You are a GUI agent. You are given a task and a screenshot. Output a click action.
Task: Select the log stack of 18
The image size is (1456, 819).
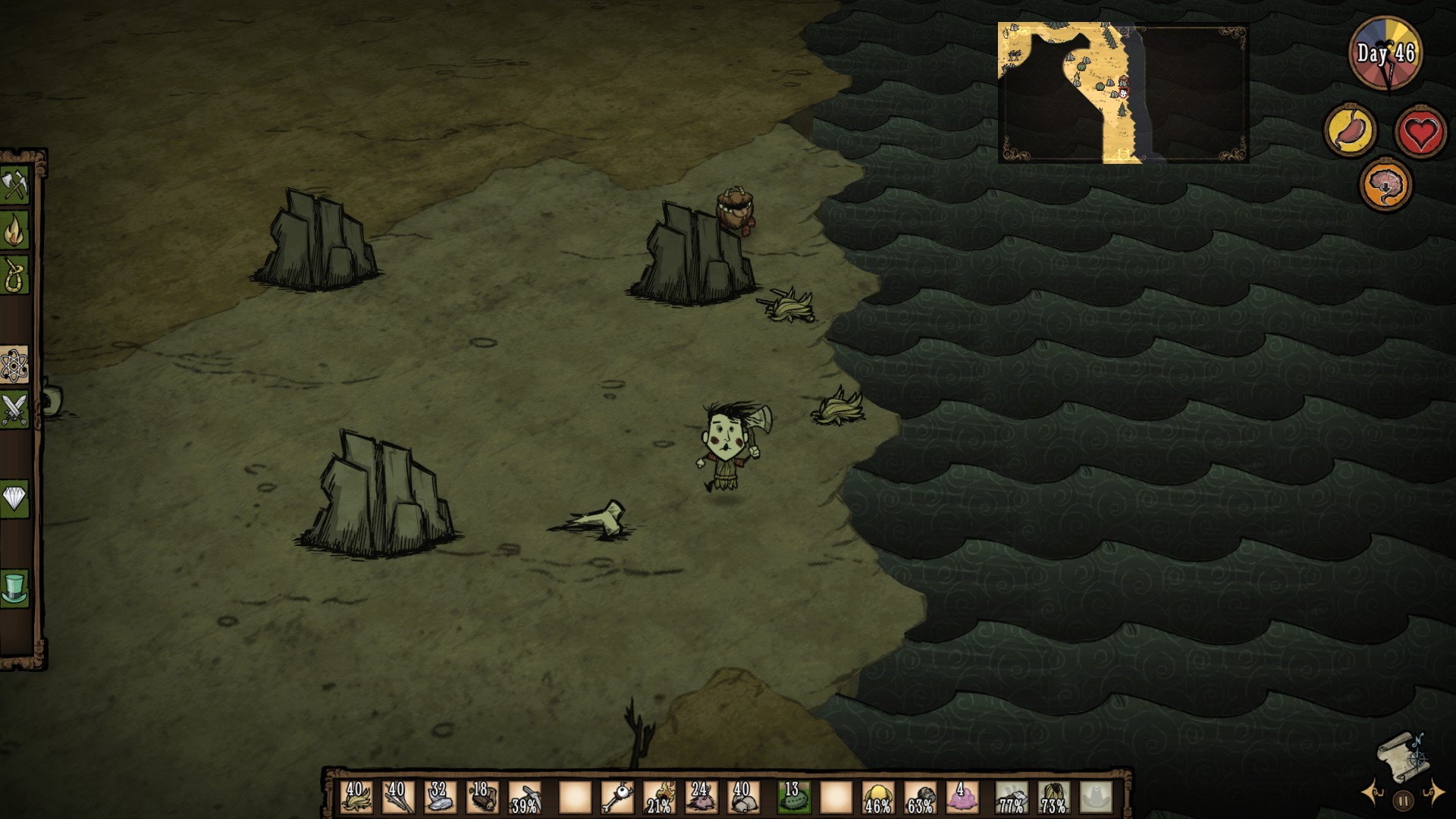482,798
